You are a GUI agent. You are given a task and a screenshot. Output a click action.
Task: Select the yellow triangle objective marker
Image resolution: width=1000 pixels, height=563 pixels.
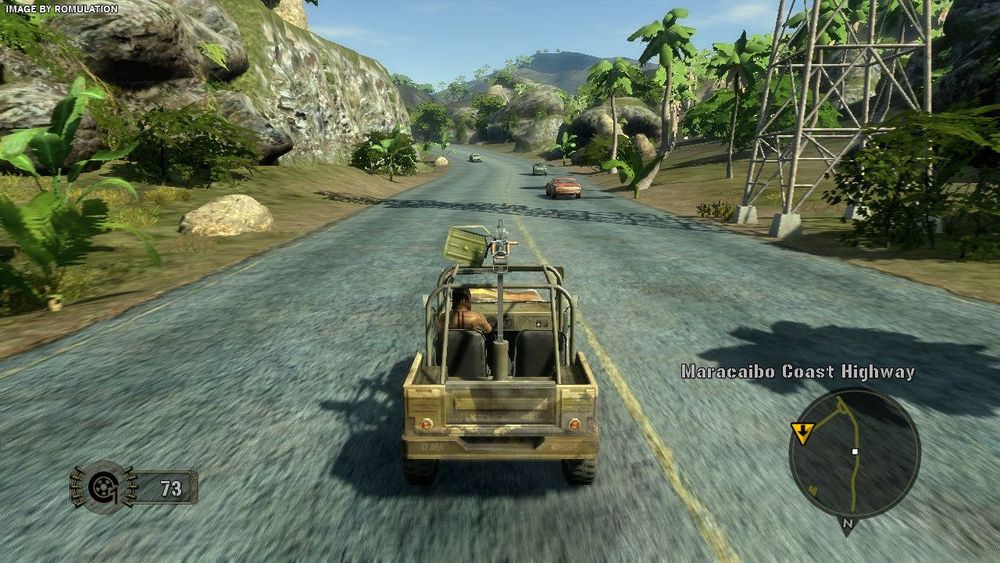point(802,431)
